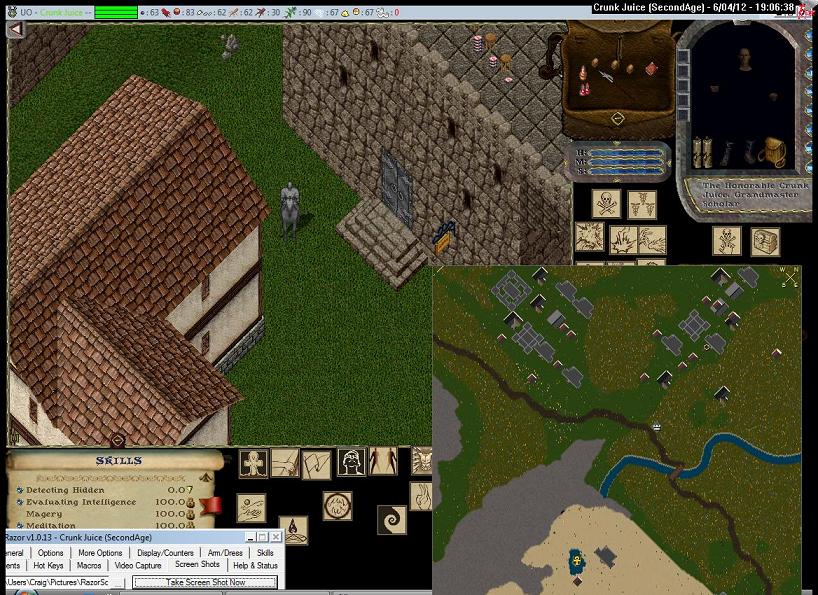Activate the swirling spiral spell icon
The width and height of the screenshot is (818, 595).
392,519
